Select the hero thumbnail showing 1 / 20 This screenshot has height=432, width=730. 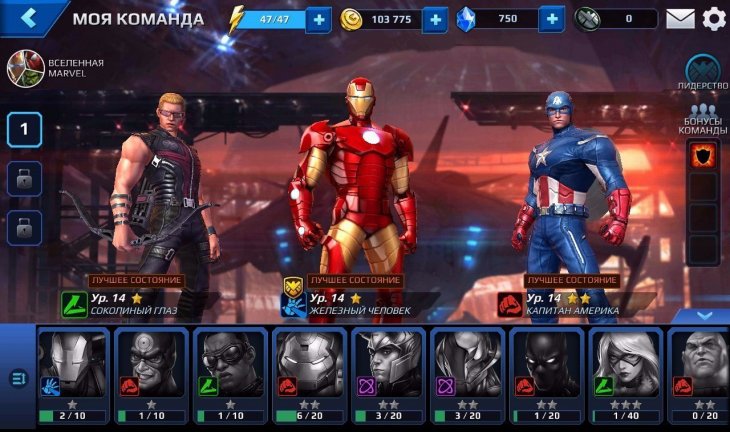tap(548, 376)
